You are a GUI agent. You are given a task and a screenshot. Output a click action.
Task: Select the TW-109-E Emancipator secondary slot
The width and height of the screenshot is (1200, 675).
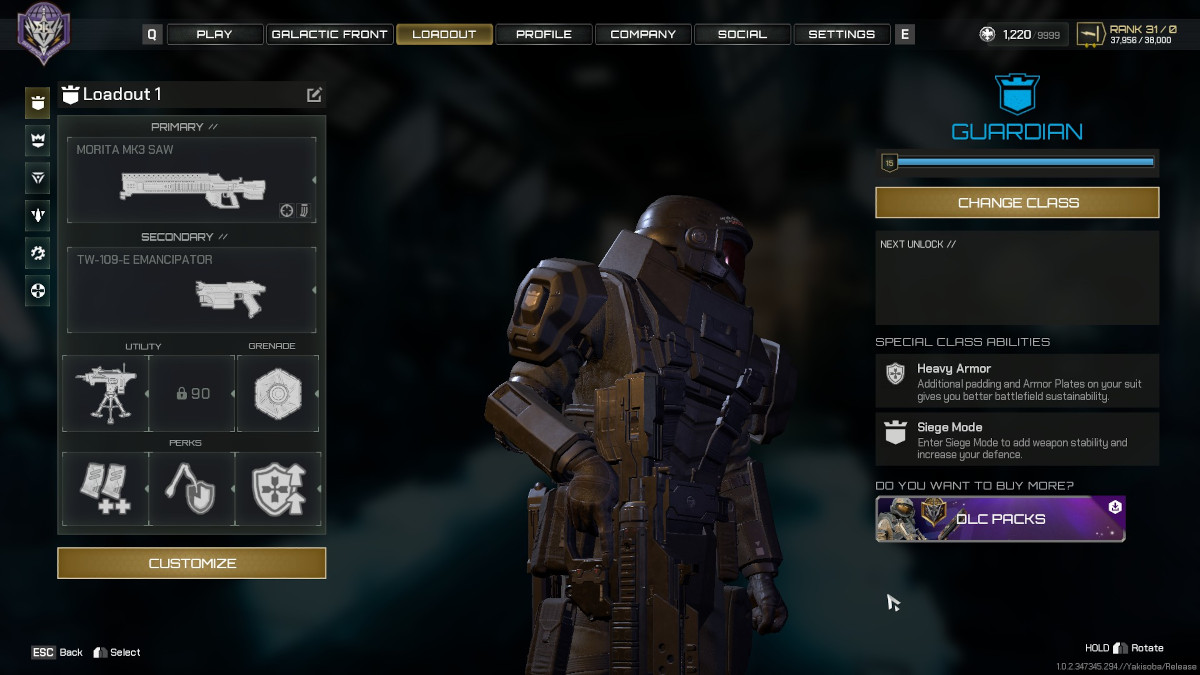tap(191, 290)
